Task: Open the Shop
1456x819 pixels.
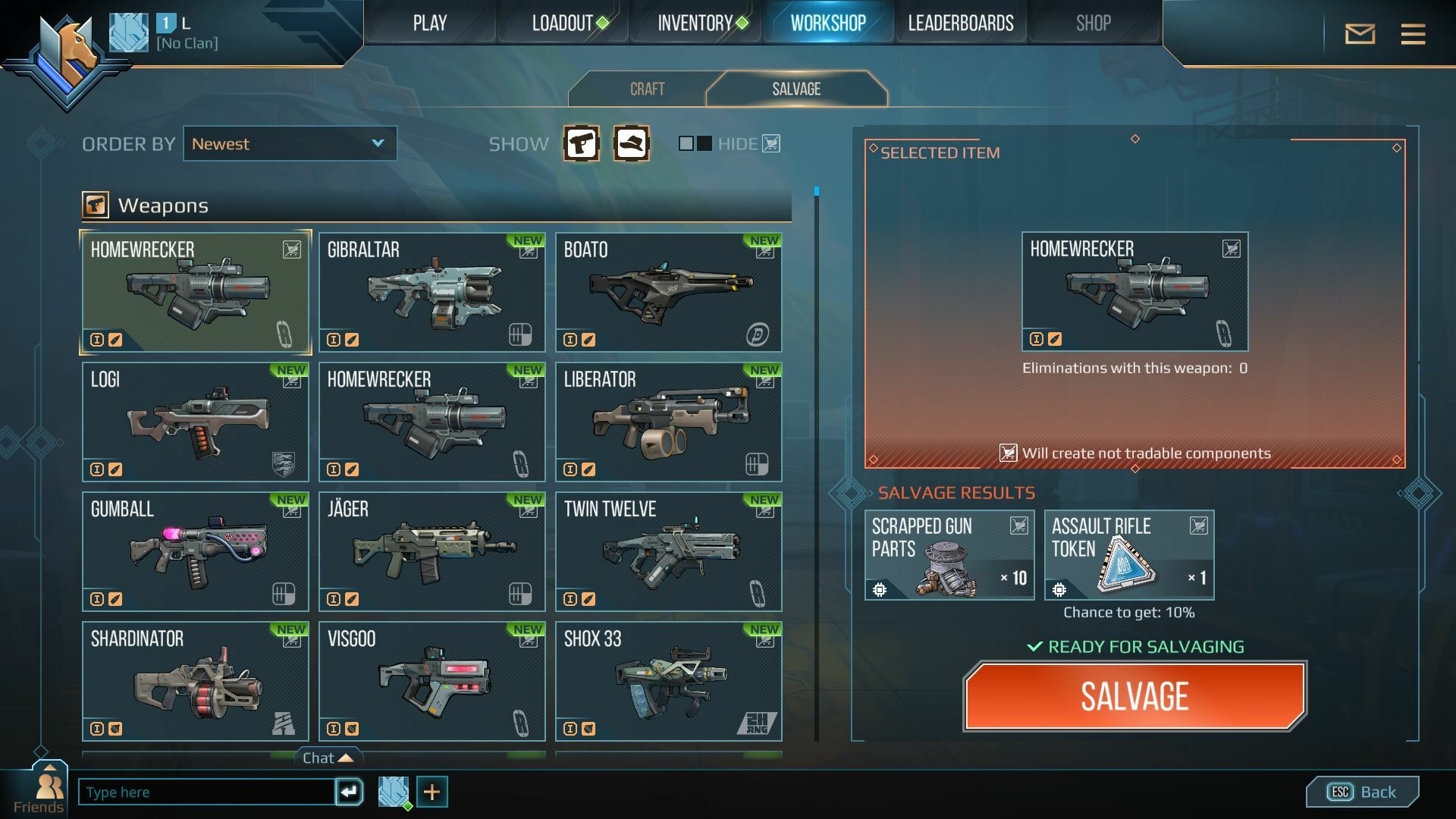Action: click(1093, 24)
